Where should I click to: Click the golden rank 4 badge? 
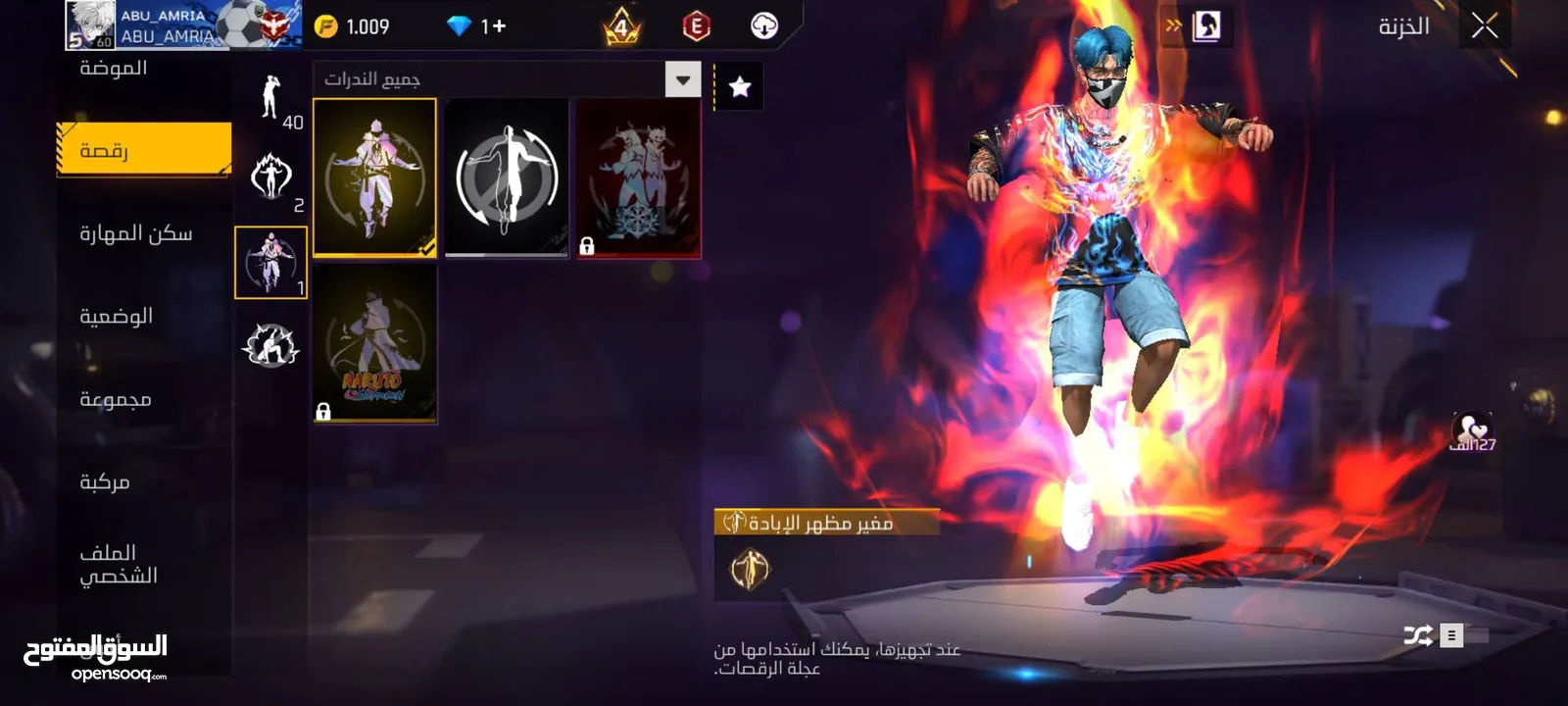point(620,27)
